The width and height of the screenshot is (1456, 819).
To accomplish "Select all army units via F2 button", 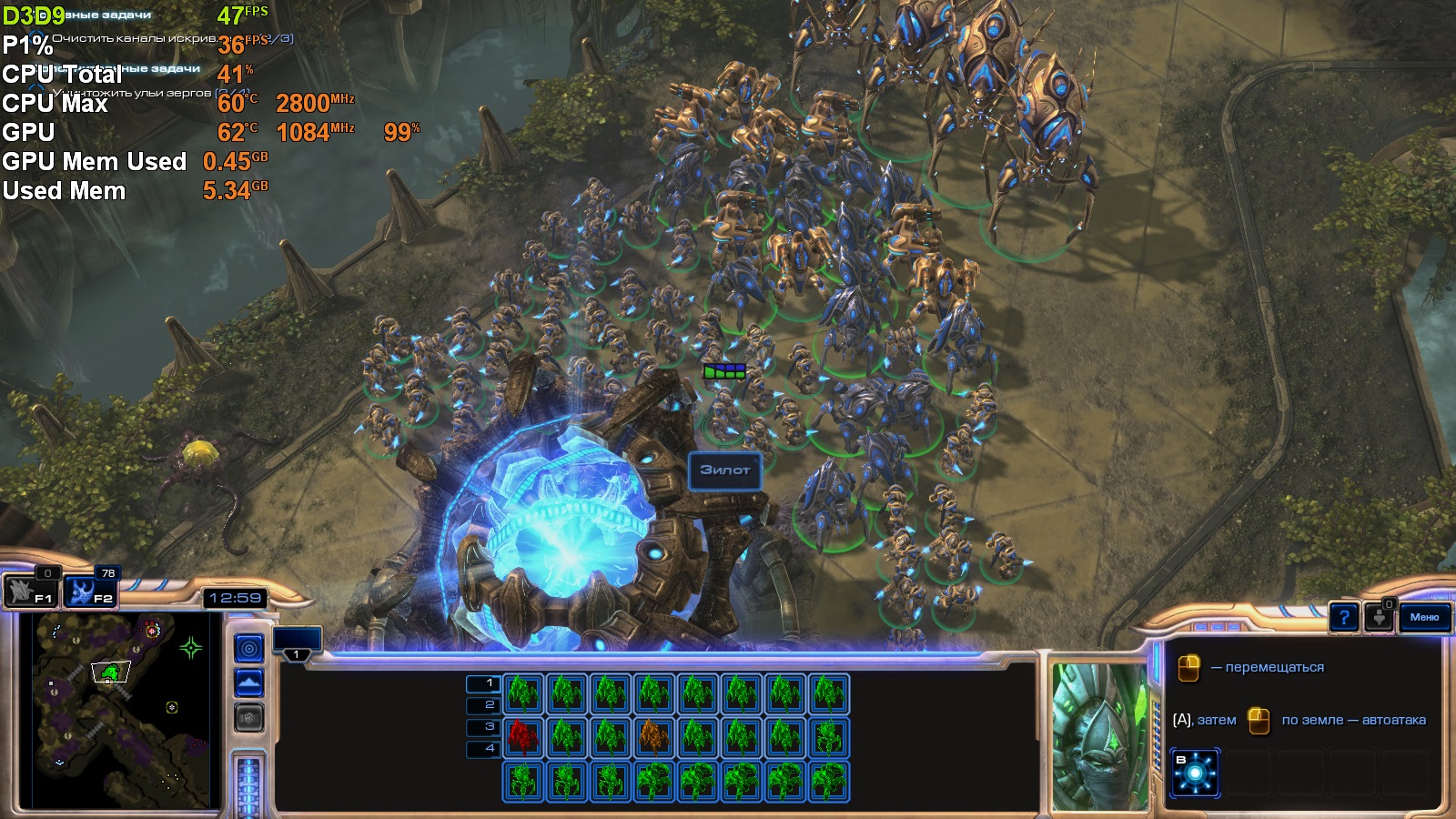I will point(91,591).
